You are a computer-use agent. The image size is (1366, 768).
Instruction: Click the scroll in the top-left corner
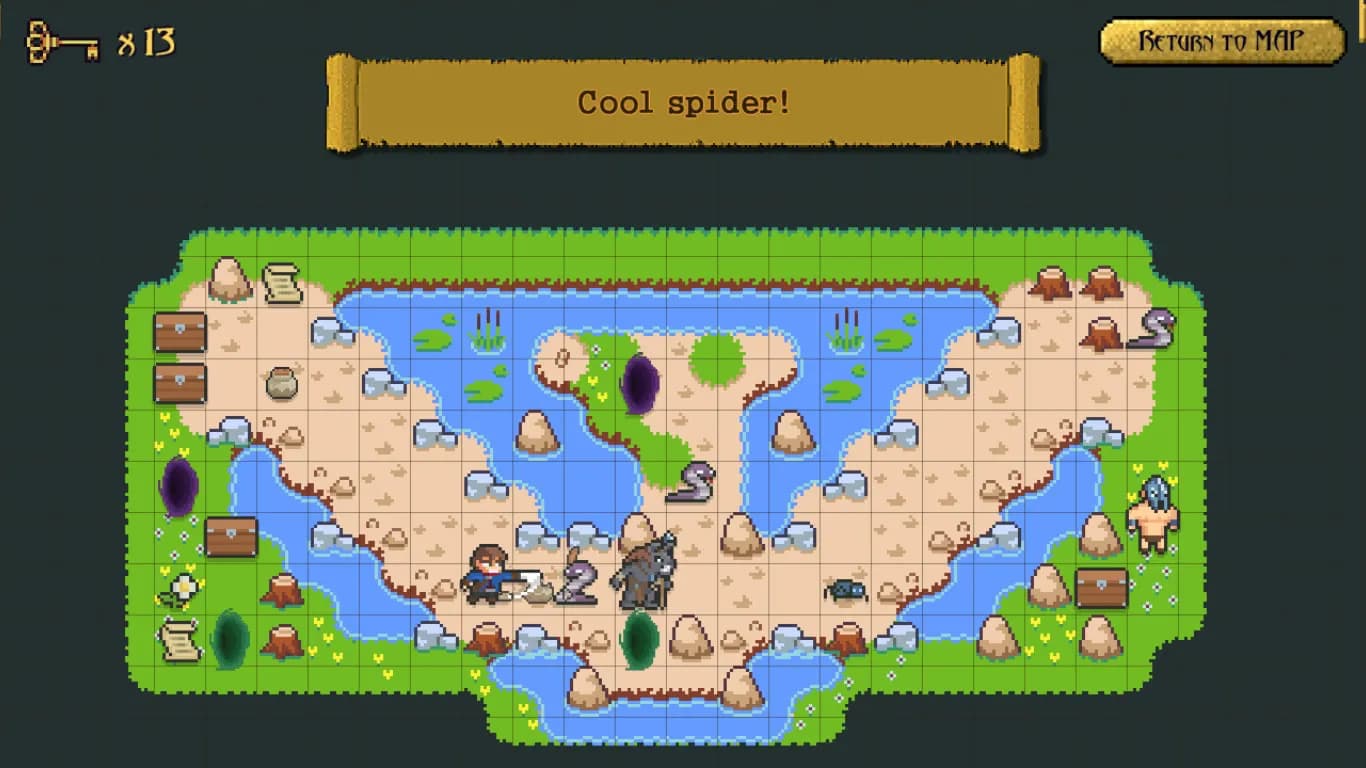pyautogui.click(x=283, y=283)
